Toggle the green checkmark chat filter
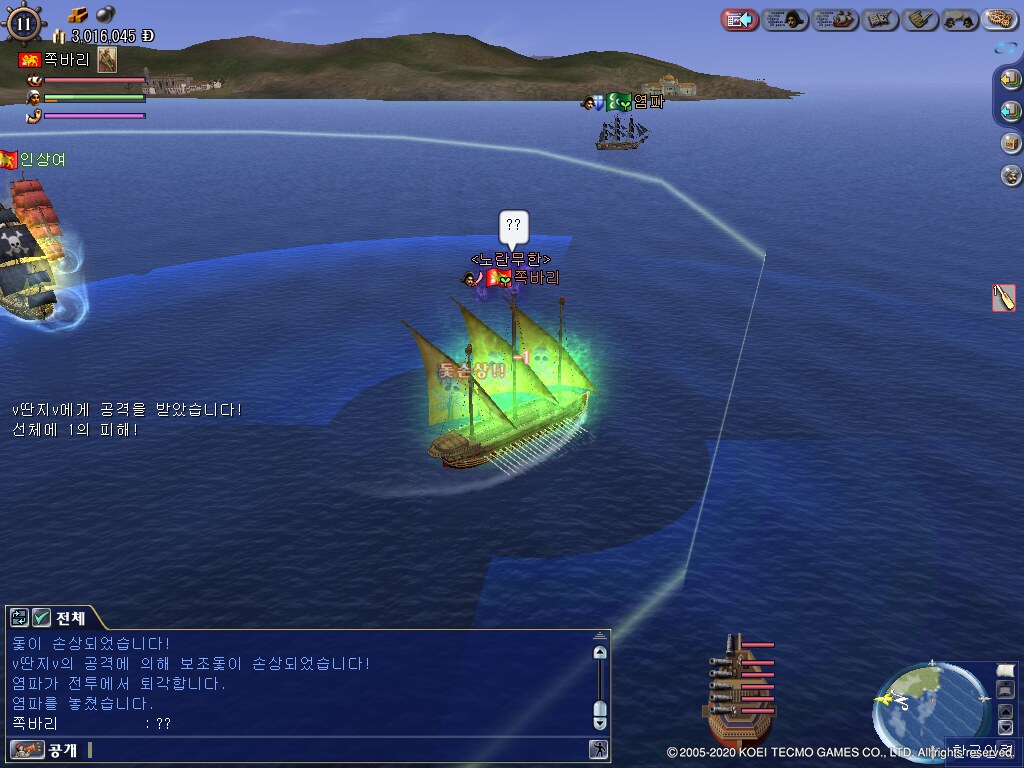The width and height of the screenshot is (1024, 768). point(41,618)
